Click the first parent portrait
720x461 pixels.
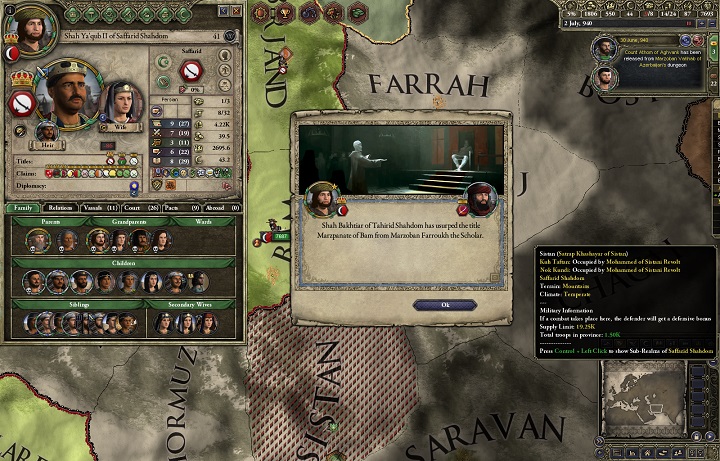pos(38,240)
